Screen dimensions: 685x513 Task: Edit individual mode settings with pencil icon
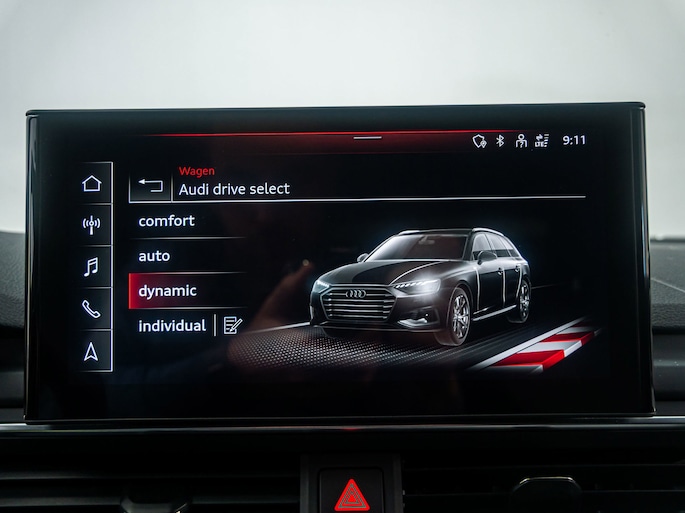point(232,325)
